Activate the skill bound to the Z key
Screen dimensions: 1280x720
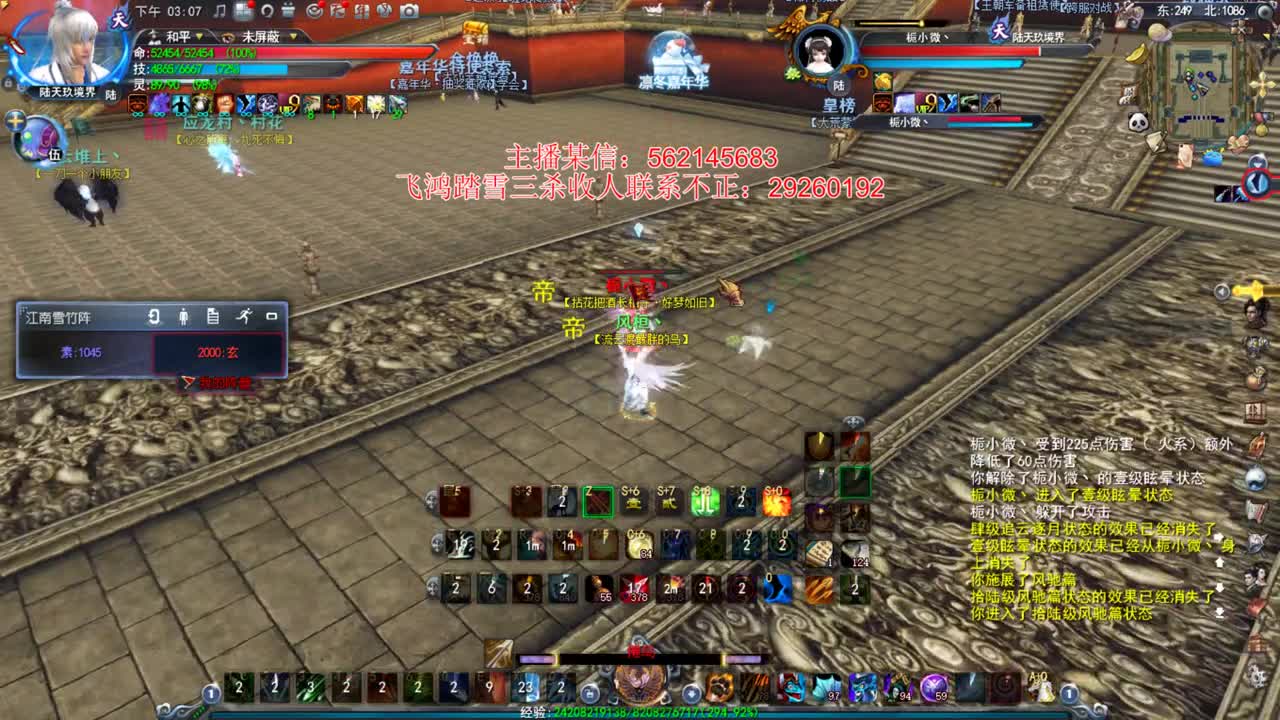597,500
